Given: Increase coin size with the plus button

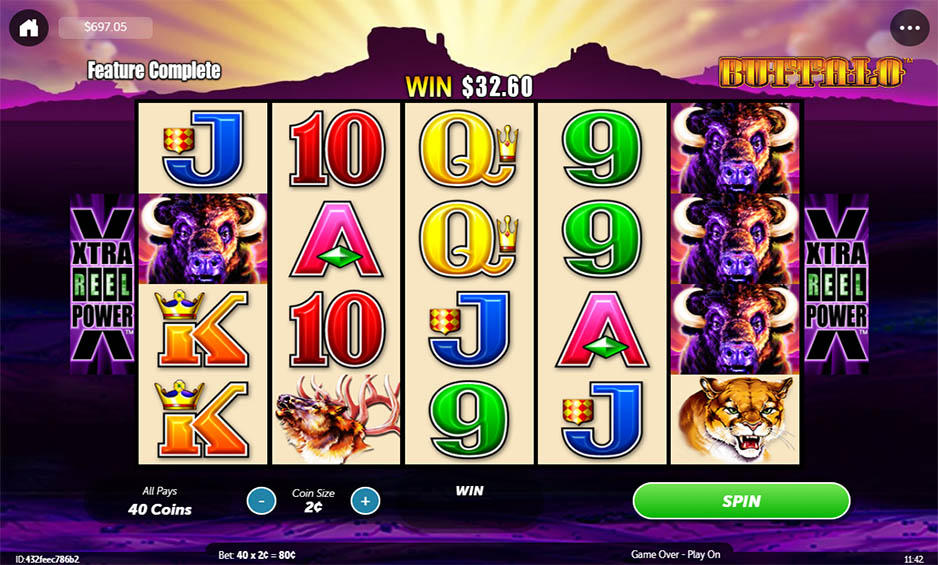Looking at the screenshot, I should [x=365, y=500].
